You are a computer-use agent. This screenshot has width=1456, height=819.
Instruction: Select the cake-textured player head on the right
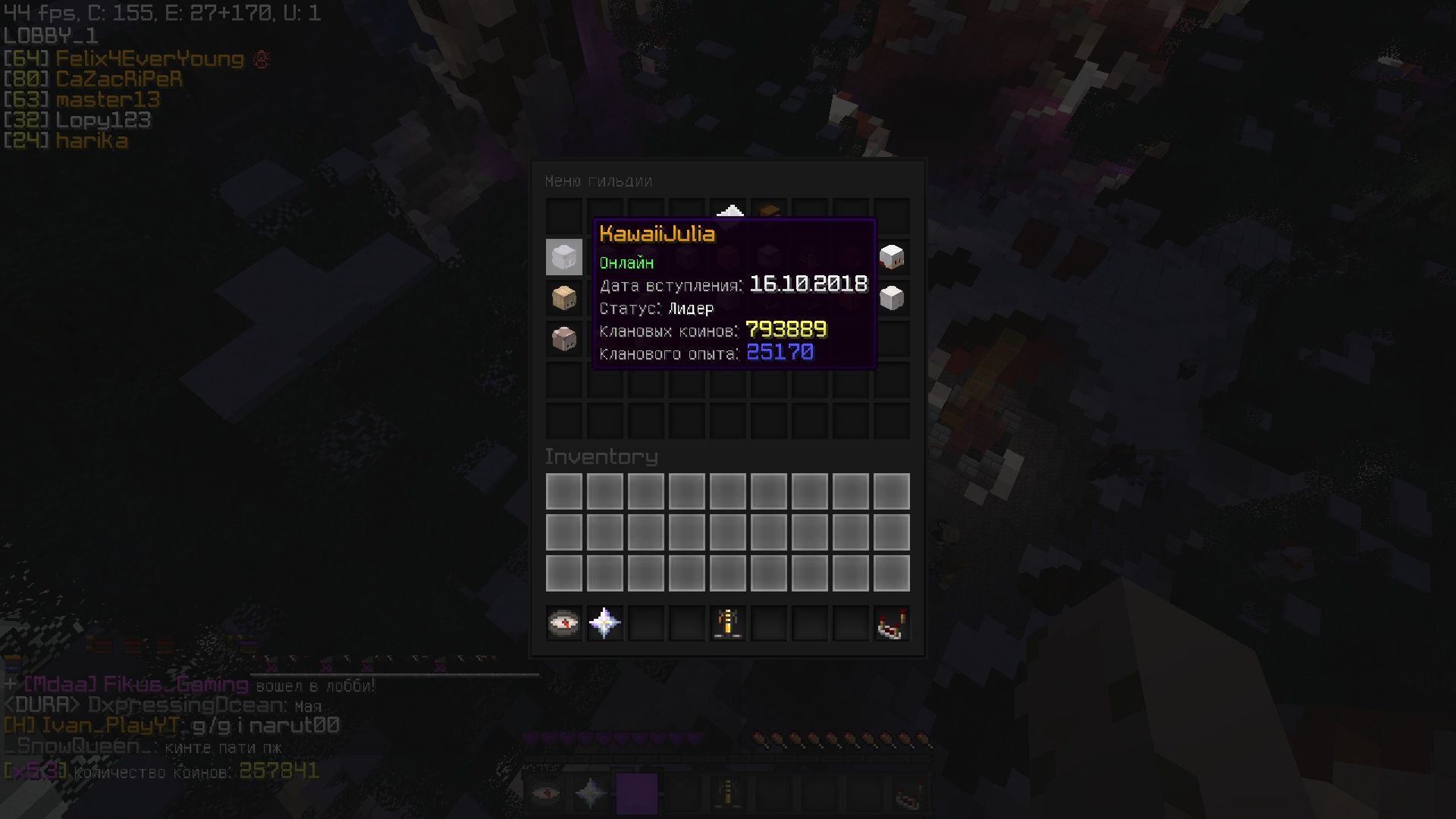tap(893, 257)
